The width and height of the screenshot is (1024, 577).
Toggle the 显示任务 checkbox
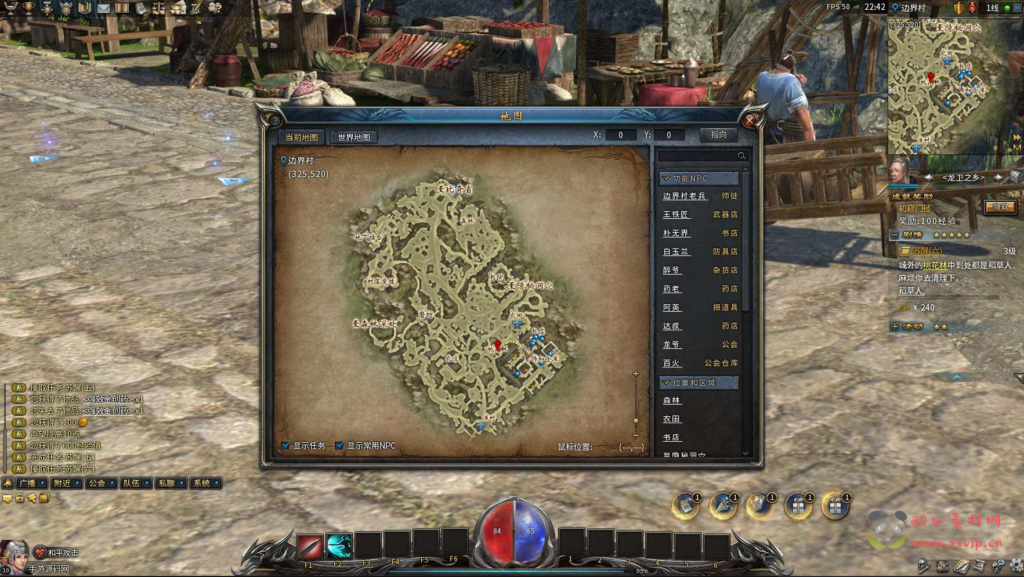(287, 446)
